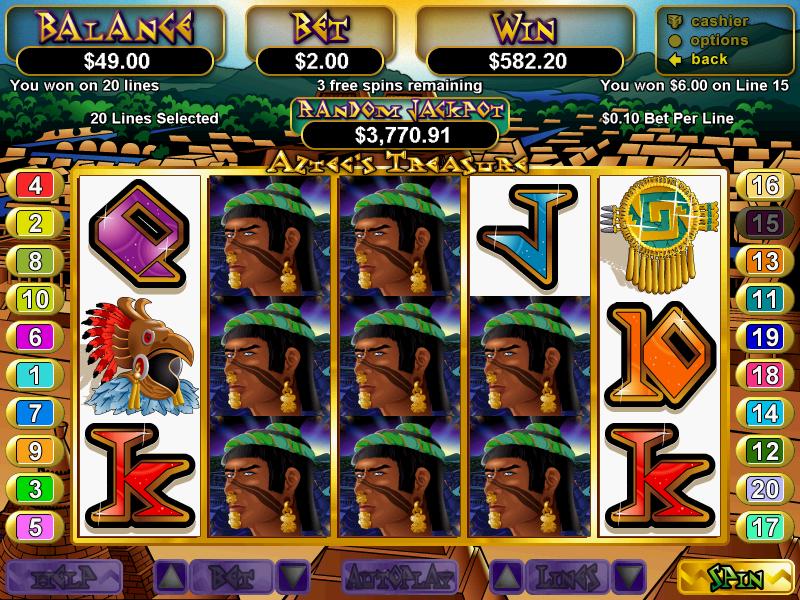The height and width of the screenshot is (600, 800).
Task: Open the cashier
Action: pyautogui.click(x=717, y=22)
